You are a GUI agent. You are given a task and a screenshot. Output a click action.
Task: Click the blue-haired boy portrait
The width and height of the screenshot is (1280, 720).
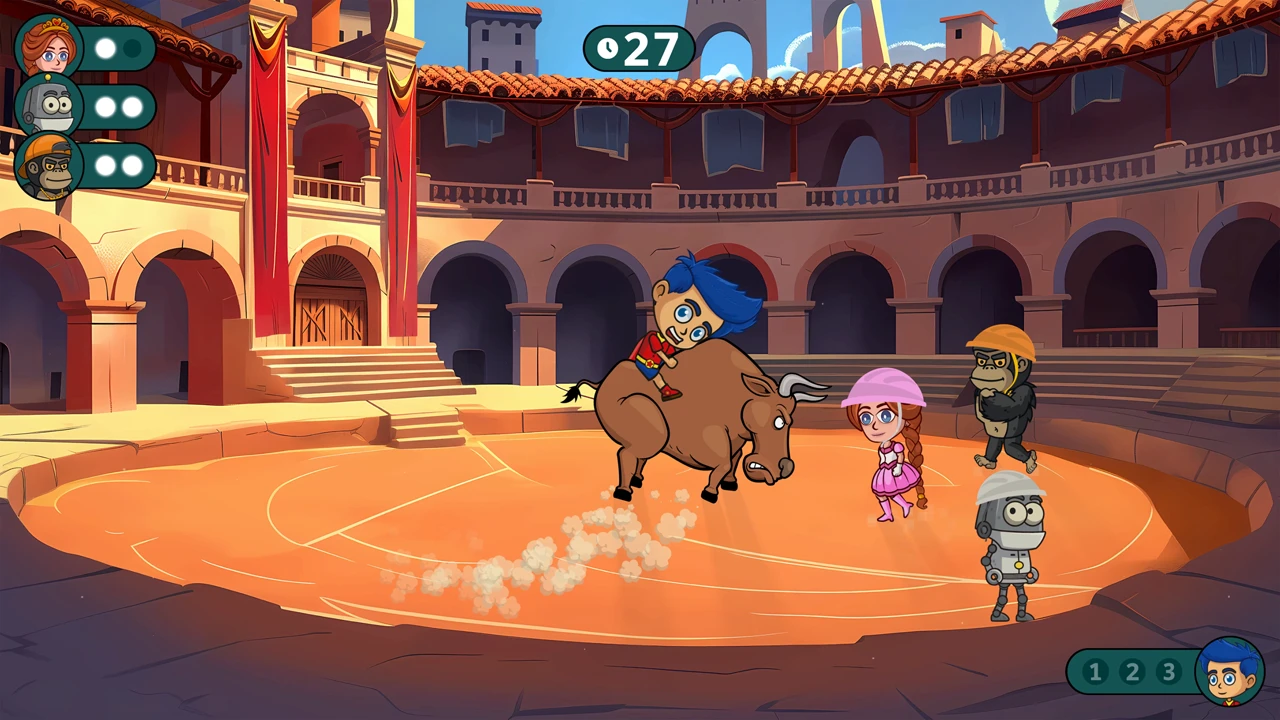1229,671
